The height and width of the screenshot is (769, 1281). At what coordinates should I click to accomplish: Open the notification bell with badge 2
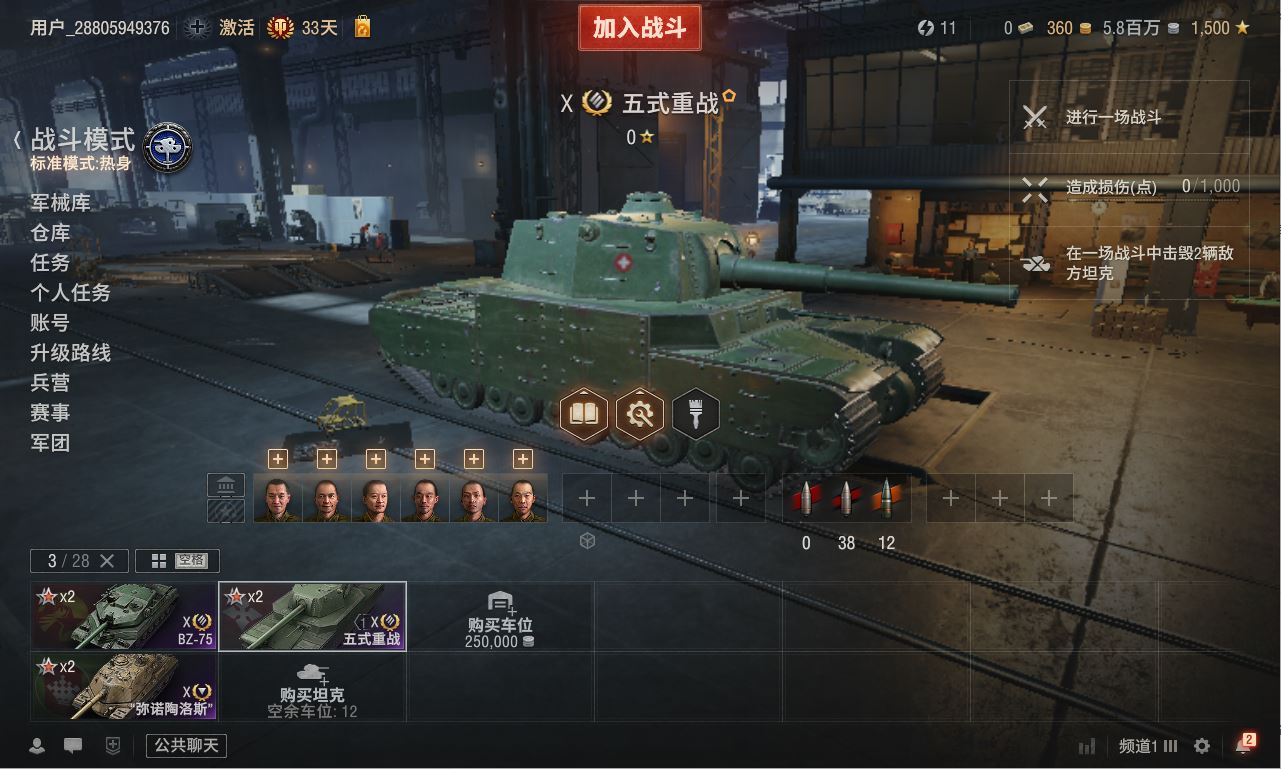pyautogui.click(x=1243, y=746)
